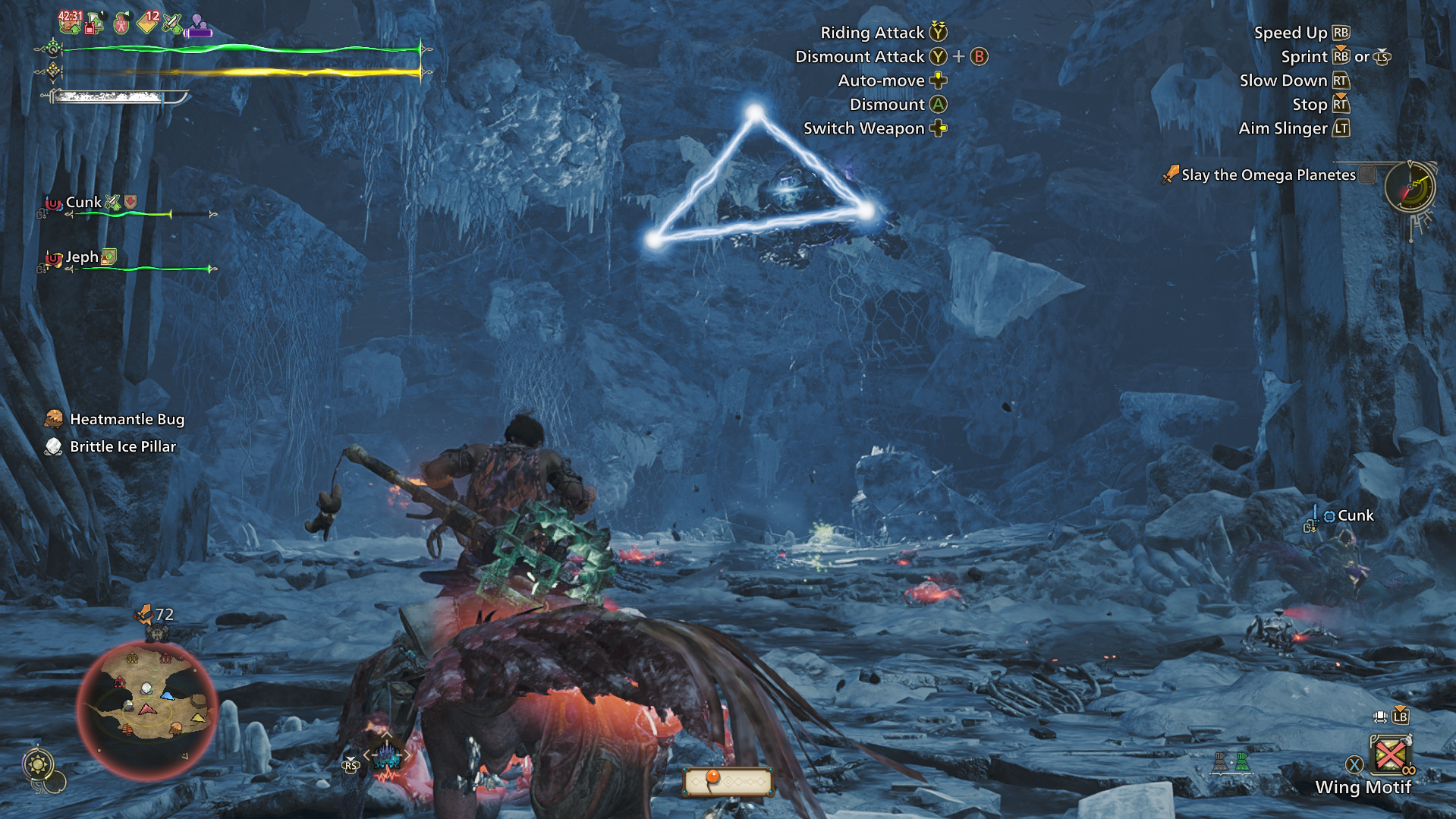Click the sun time-of-day icon
The image size is (1456, 819).
click(38, 764)
